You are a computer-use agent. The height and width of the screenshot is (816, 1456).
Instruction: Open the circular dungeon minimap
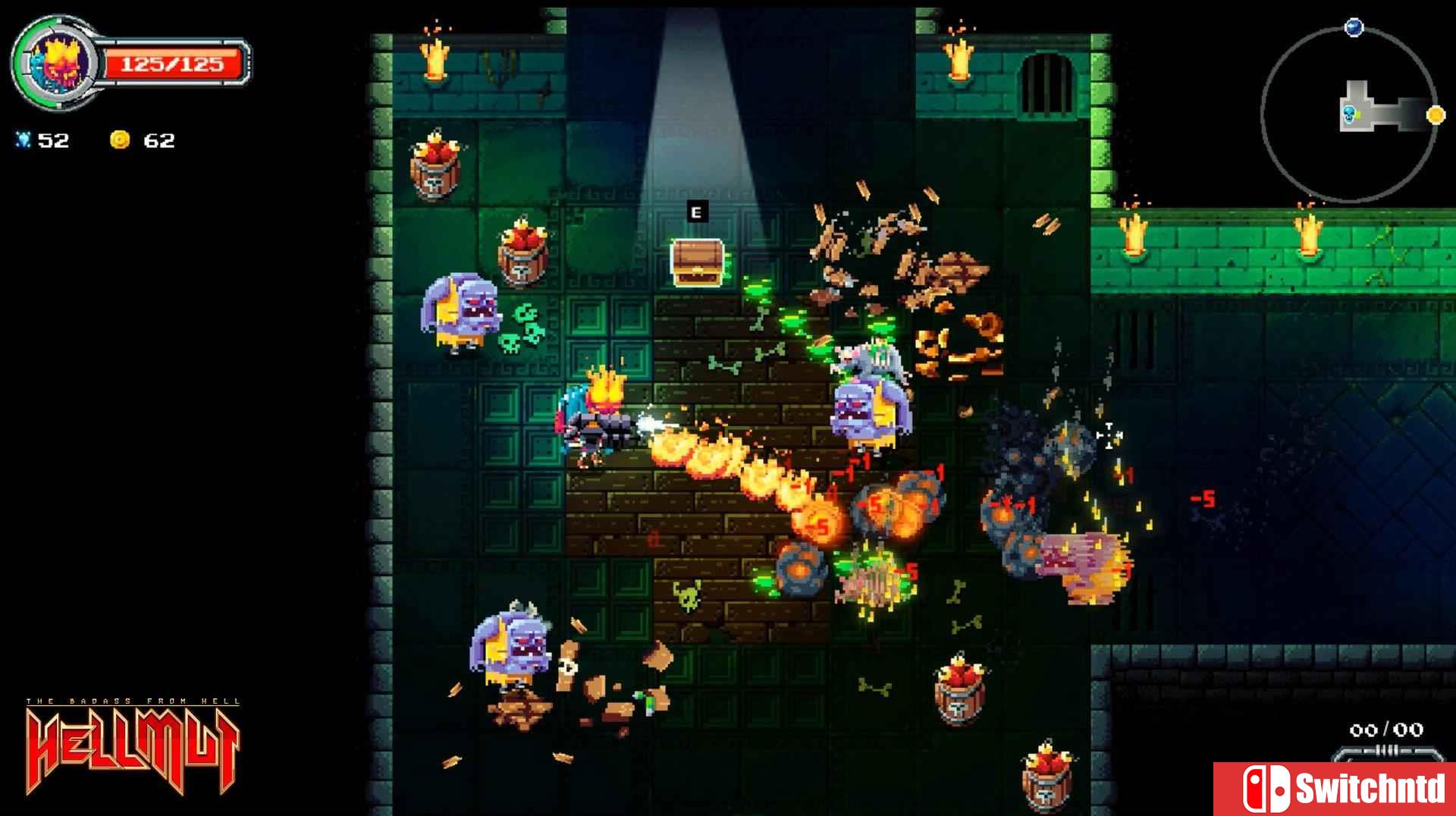1349,115
